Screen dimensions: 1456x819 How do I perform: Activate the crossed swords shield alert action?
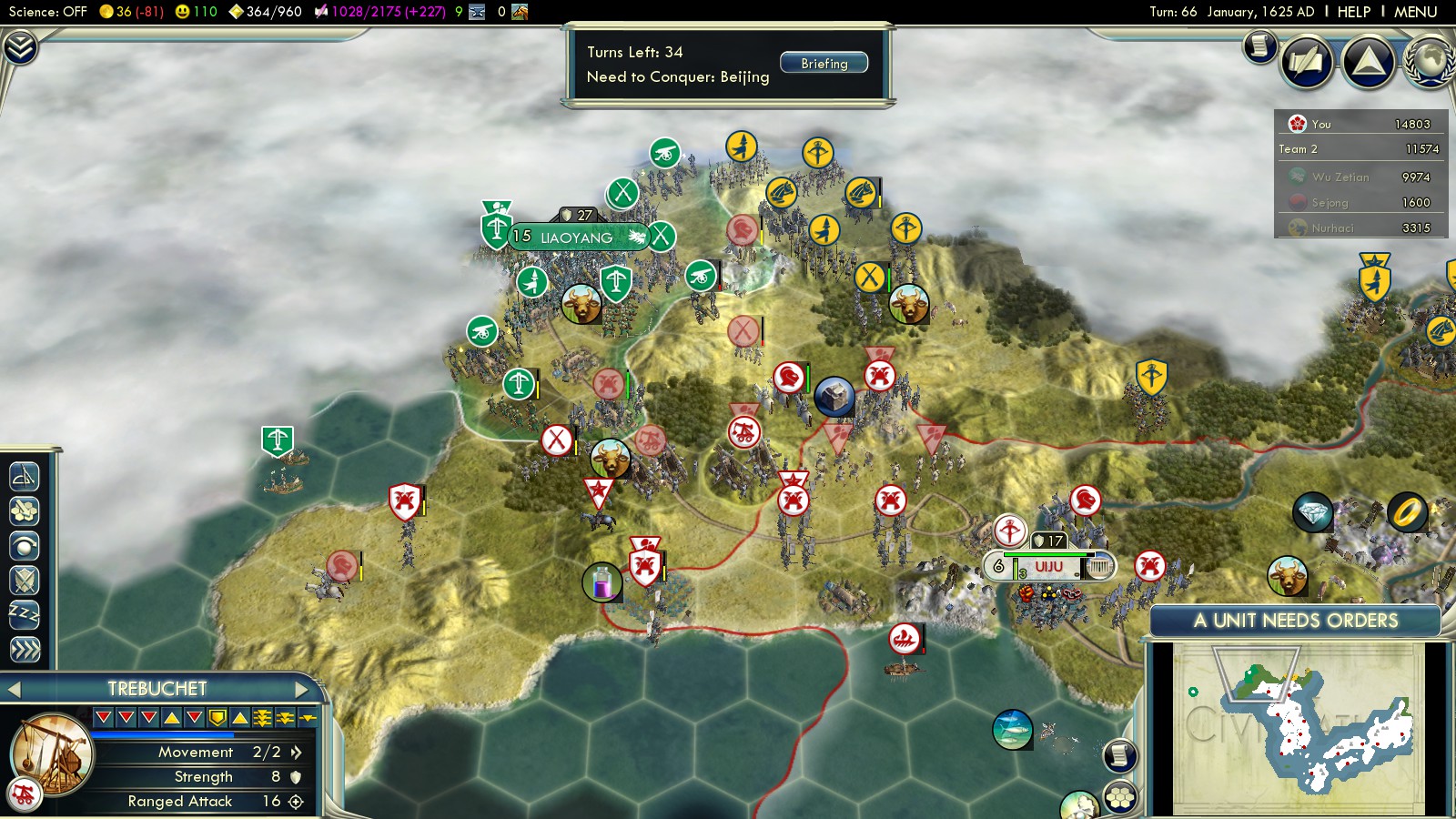point(25,580)
